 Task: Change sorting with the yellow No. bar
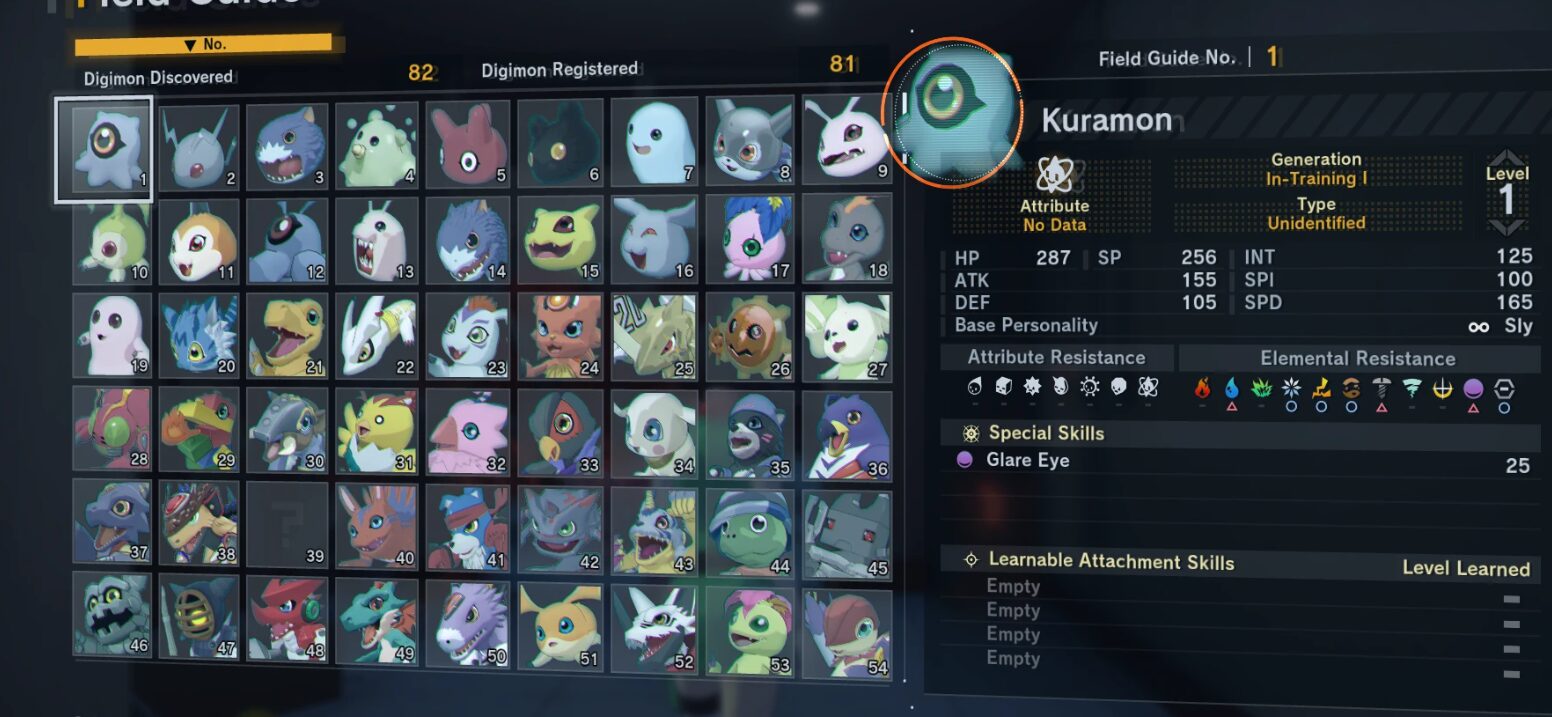point(203,45)
